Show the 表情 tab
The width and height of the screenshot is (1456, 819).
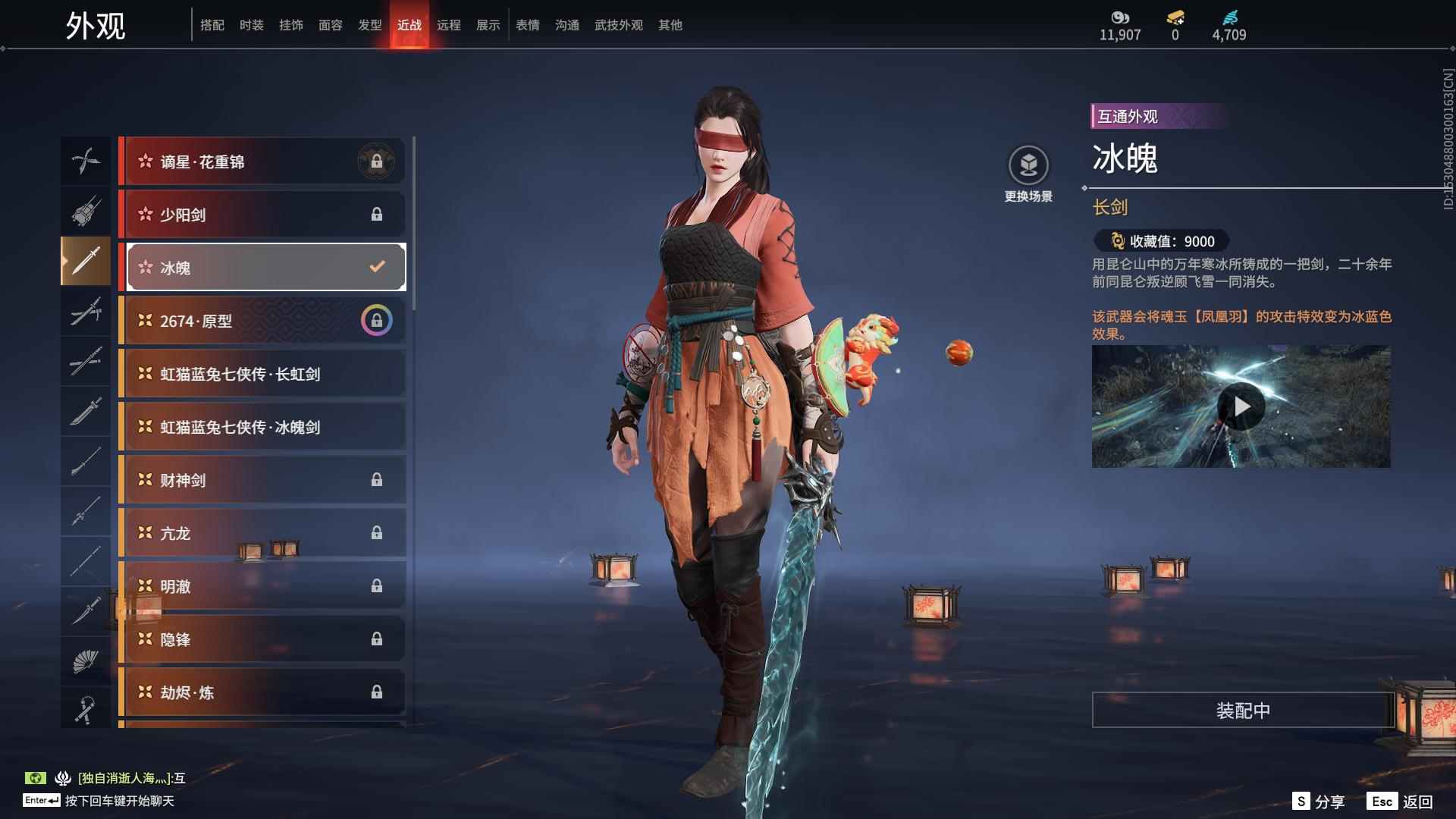point(527,25)
